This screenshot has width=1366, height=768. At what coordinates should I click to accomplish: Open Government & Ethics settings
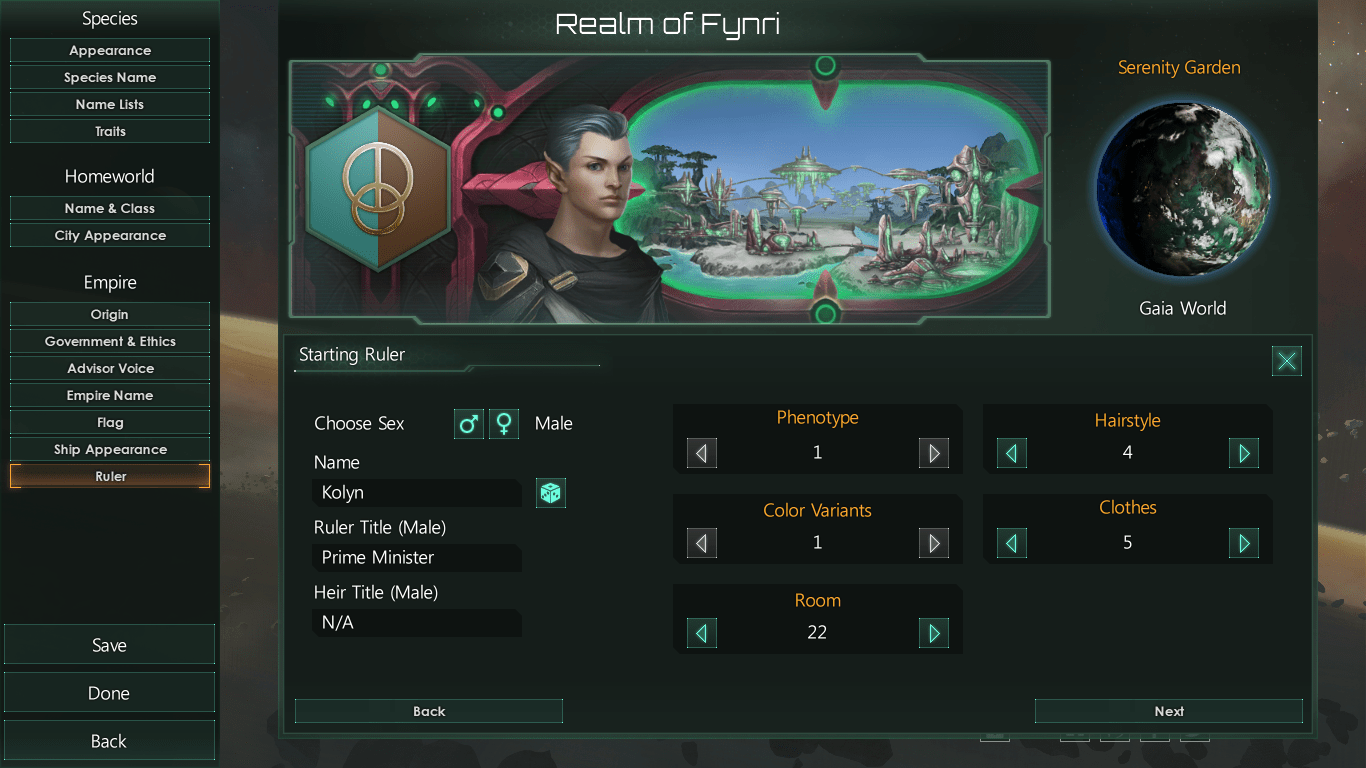click(x=110, y=341)
